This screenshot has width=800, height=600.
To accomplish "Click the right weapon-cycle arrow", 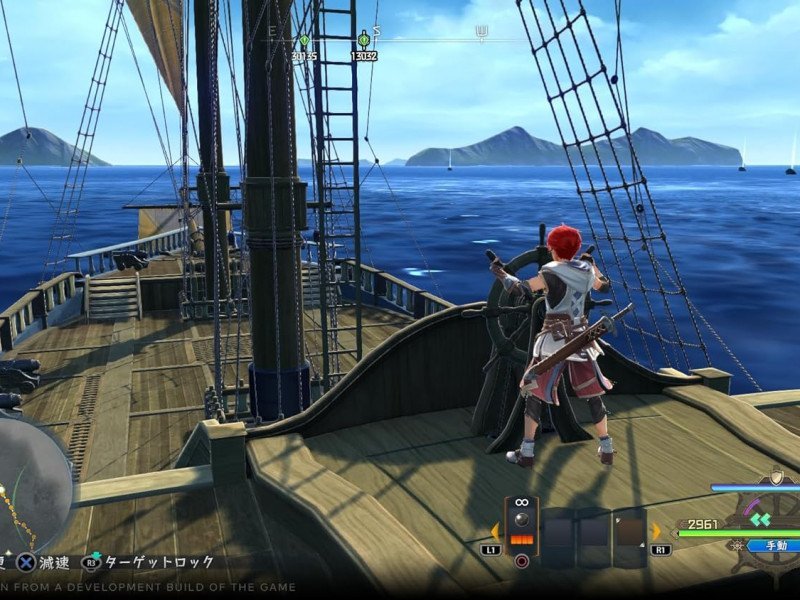I will pyautogui.click(x=657, y=531).
